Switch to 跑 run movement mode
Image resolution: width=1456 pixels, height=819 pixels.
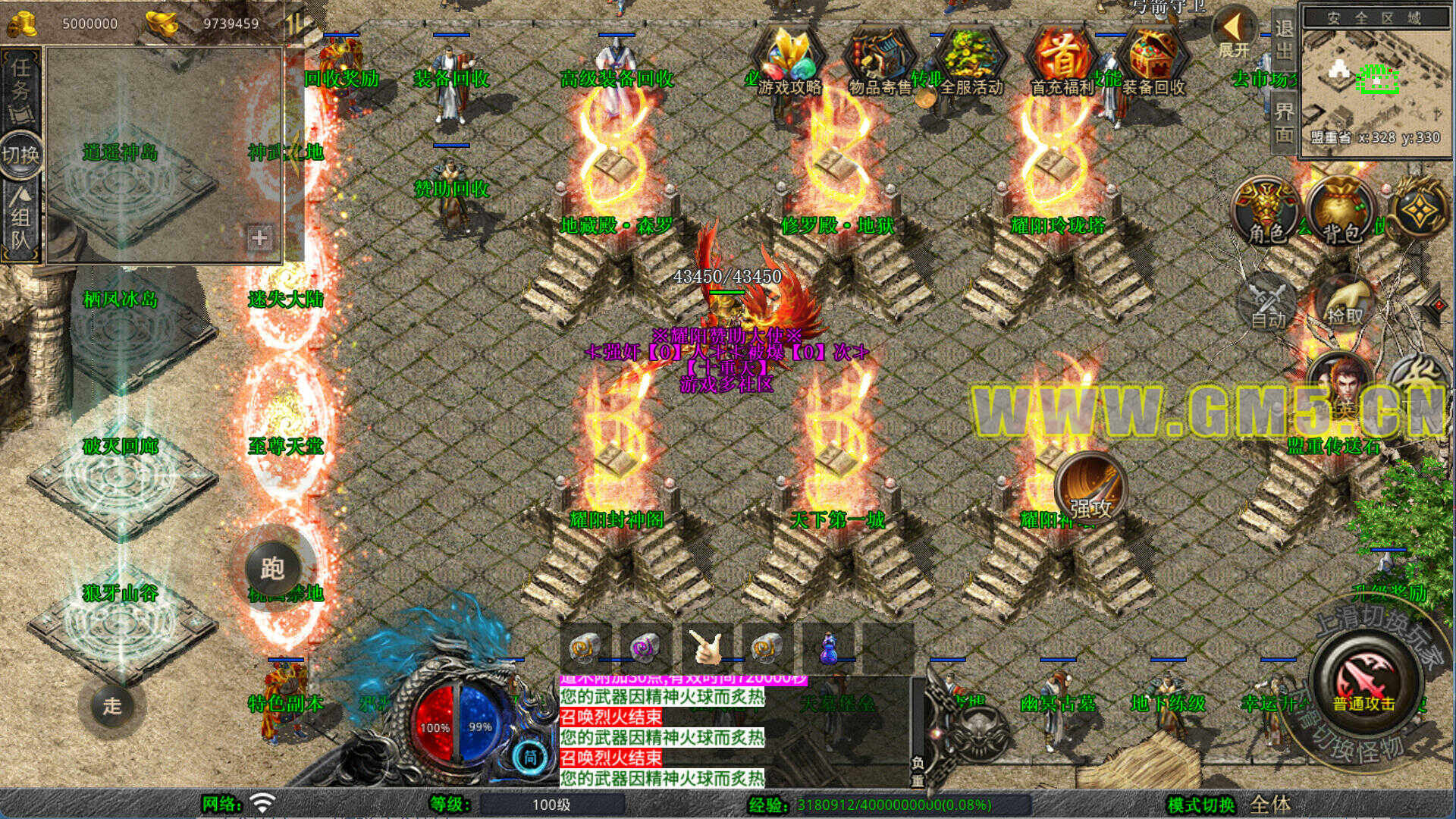[x=272, y=568]
